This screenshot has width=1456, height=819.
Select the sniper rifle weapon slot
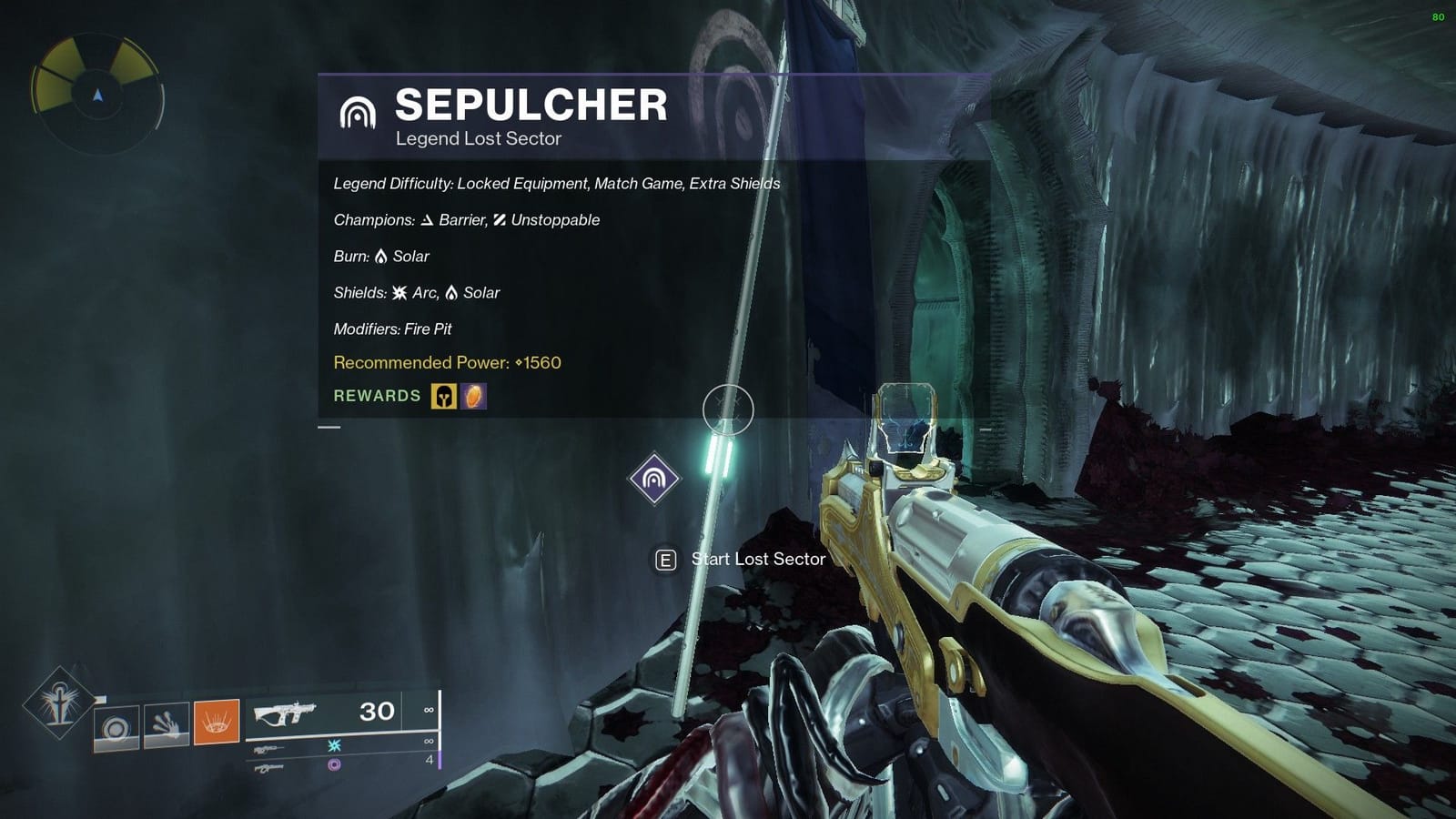click(x=268, y=749)
